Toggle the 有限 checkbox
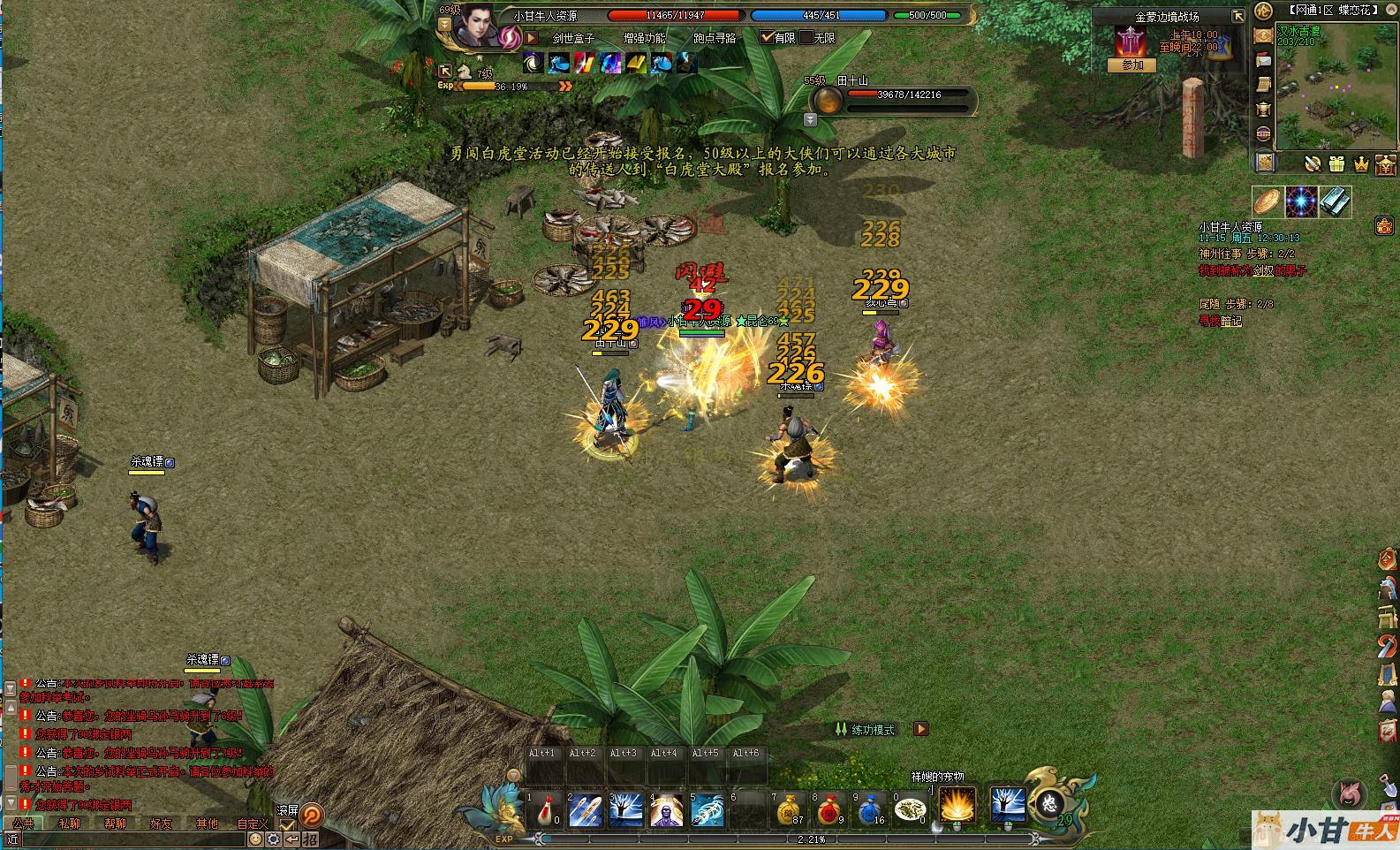Viewport: 1400px width, 850px height. click(767, 38)
